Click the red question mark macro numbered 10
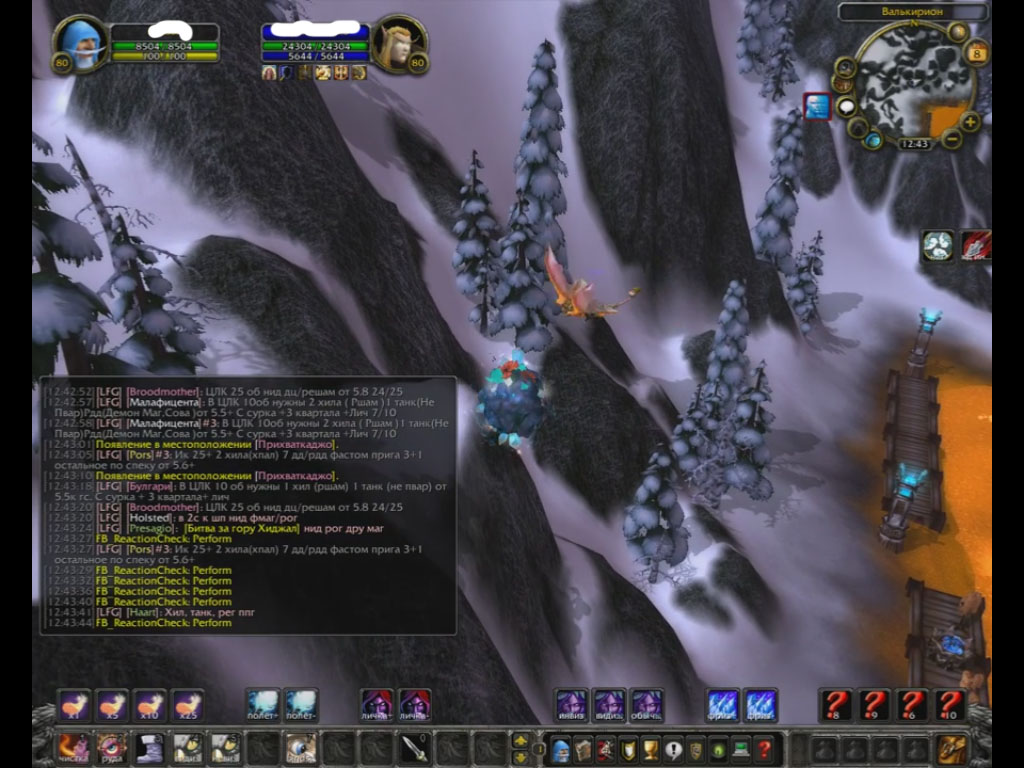The image size is (1024, 768). 949,705
